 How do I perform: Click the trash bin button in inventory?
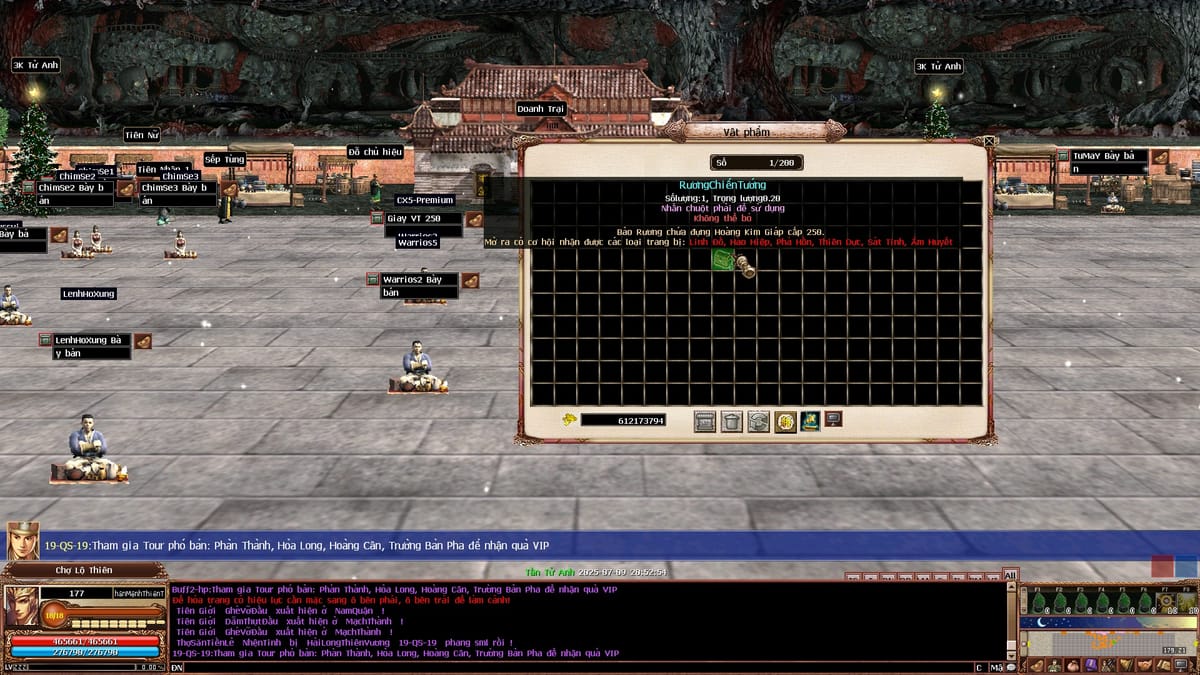732,421
